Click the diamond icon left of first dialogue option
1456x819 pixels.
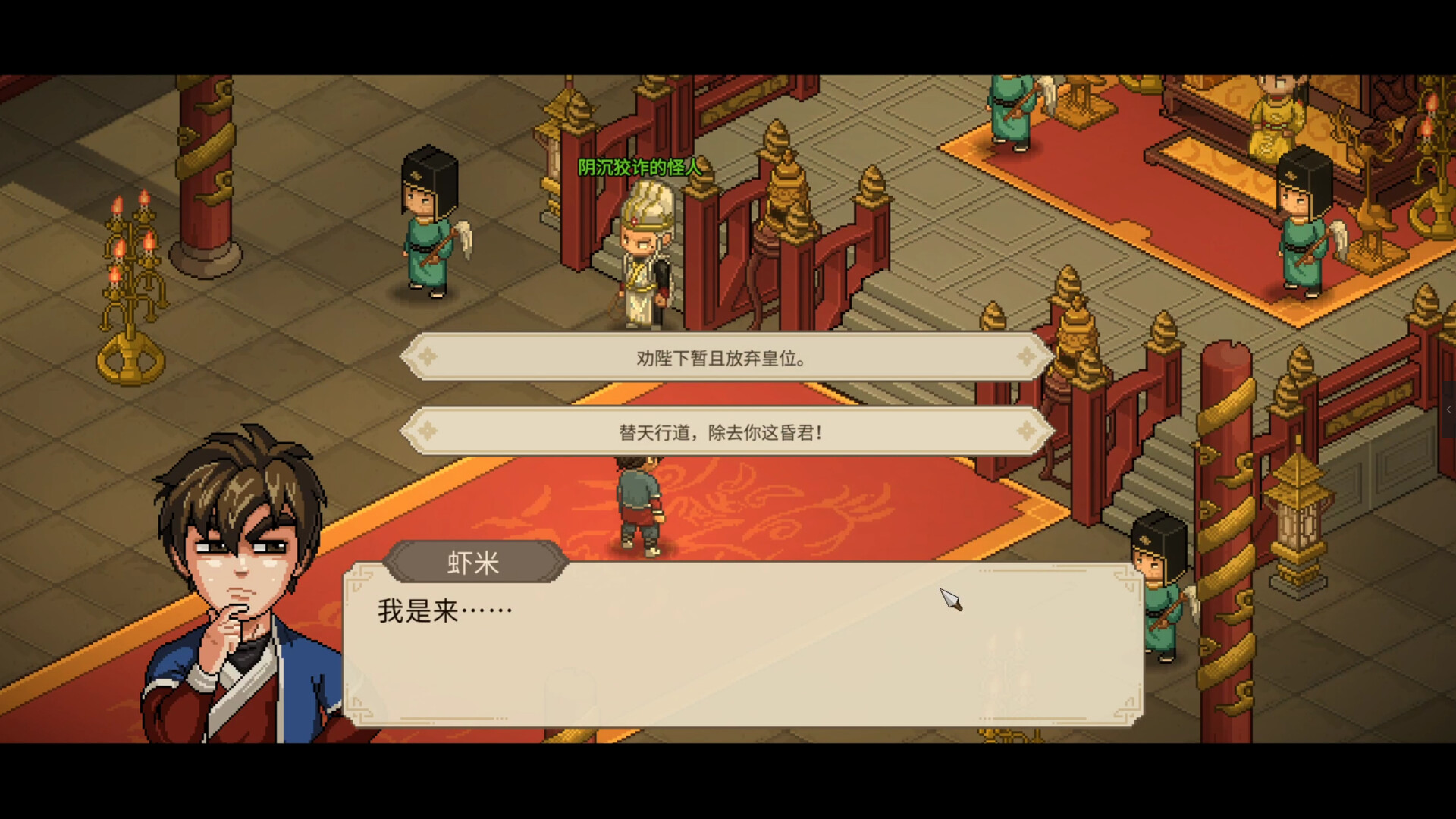429,356
